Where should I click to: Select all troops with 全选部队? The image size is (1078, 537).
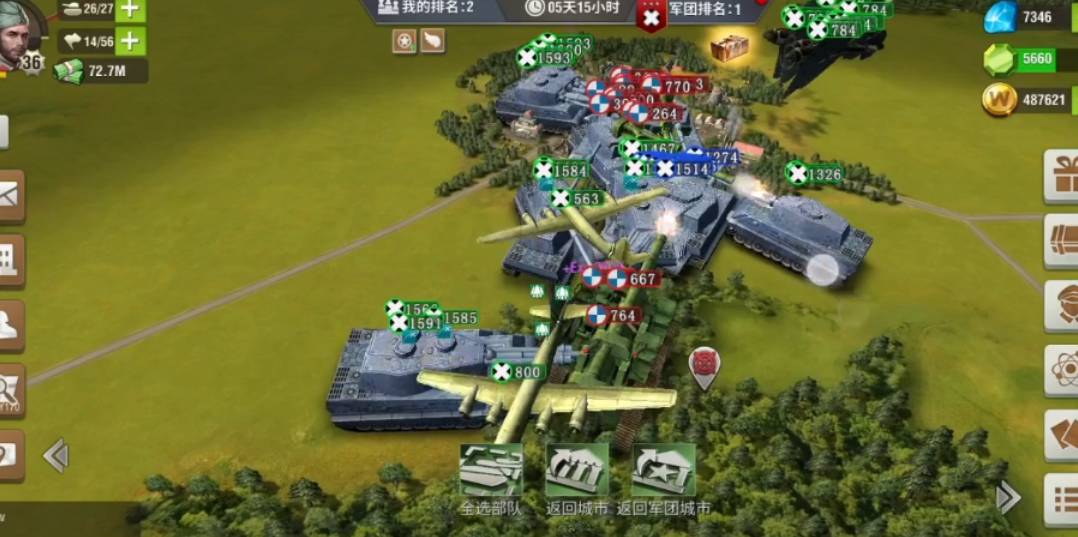pyautogui.click(x=491, y=471)
